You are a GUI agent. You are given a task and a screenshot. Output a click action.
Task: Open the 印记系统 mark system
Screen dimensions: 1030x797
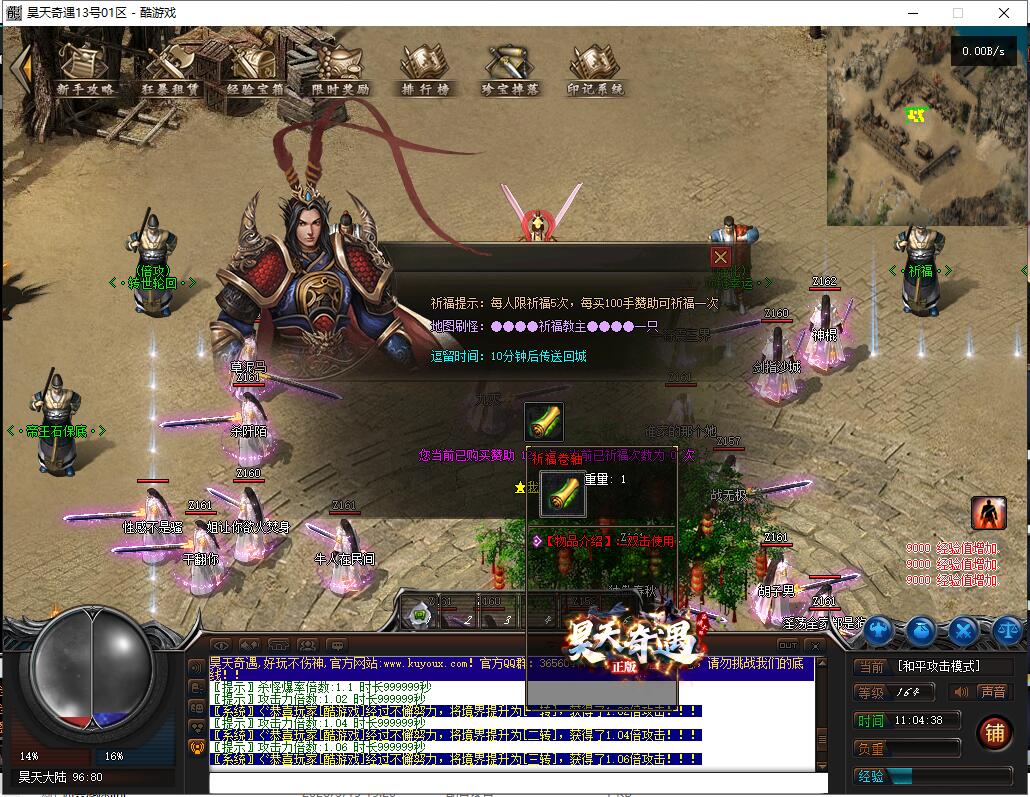[x=595, y=70]
